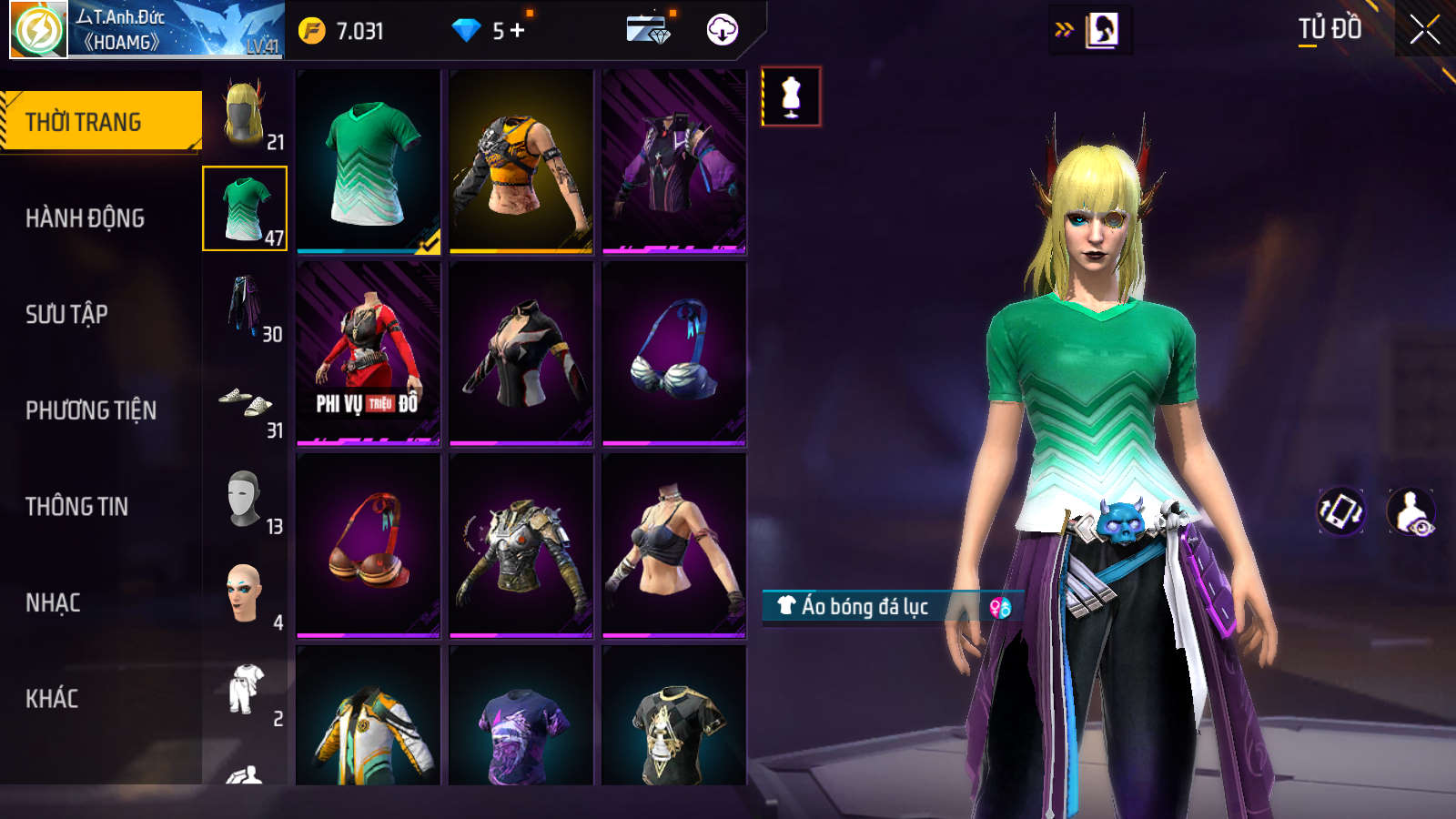
Task: Add diamonds with the plus button
Action: click(518, 31)
